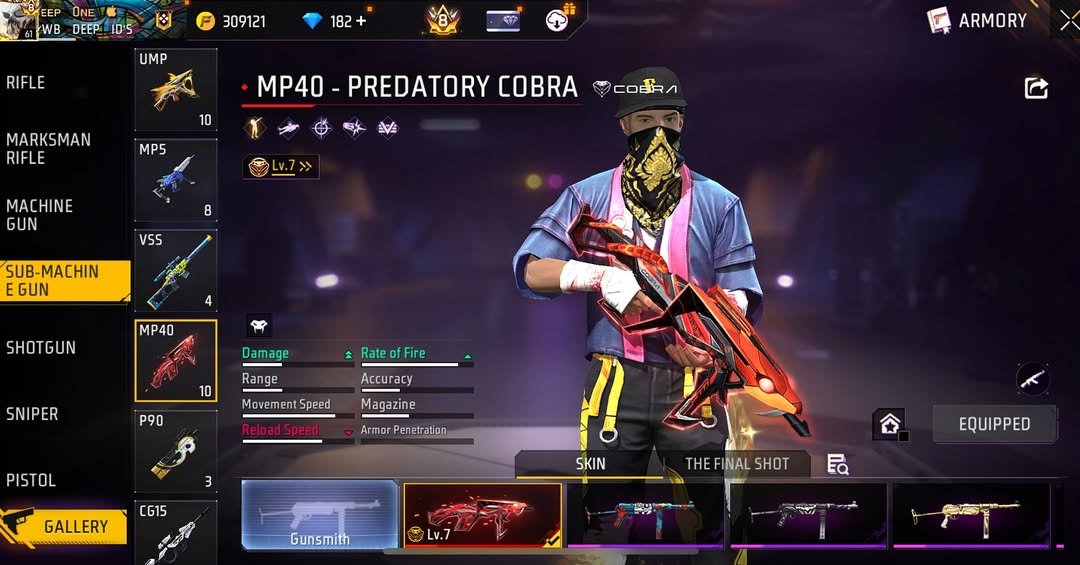This screenshot has width=1080, height=565.
Task: Select the gold MP40 skin thumbnail
Action: [971, 515]
